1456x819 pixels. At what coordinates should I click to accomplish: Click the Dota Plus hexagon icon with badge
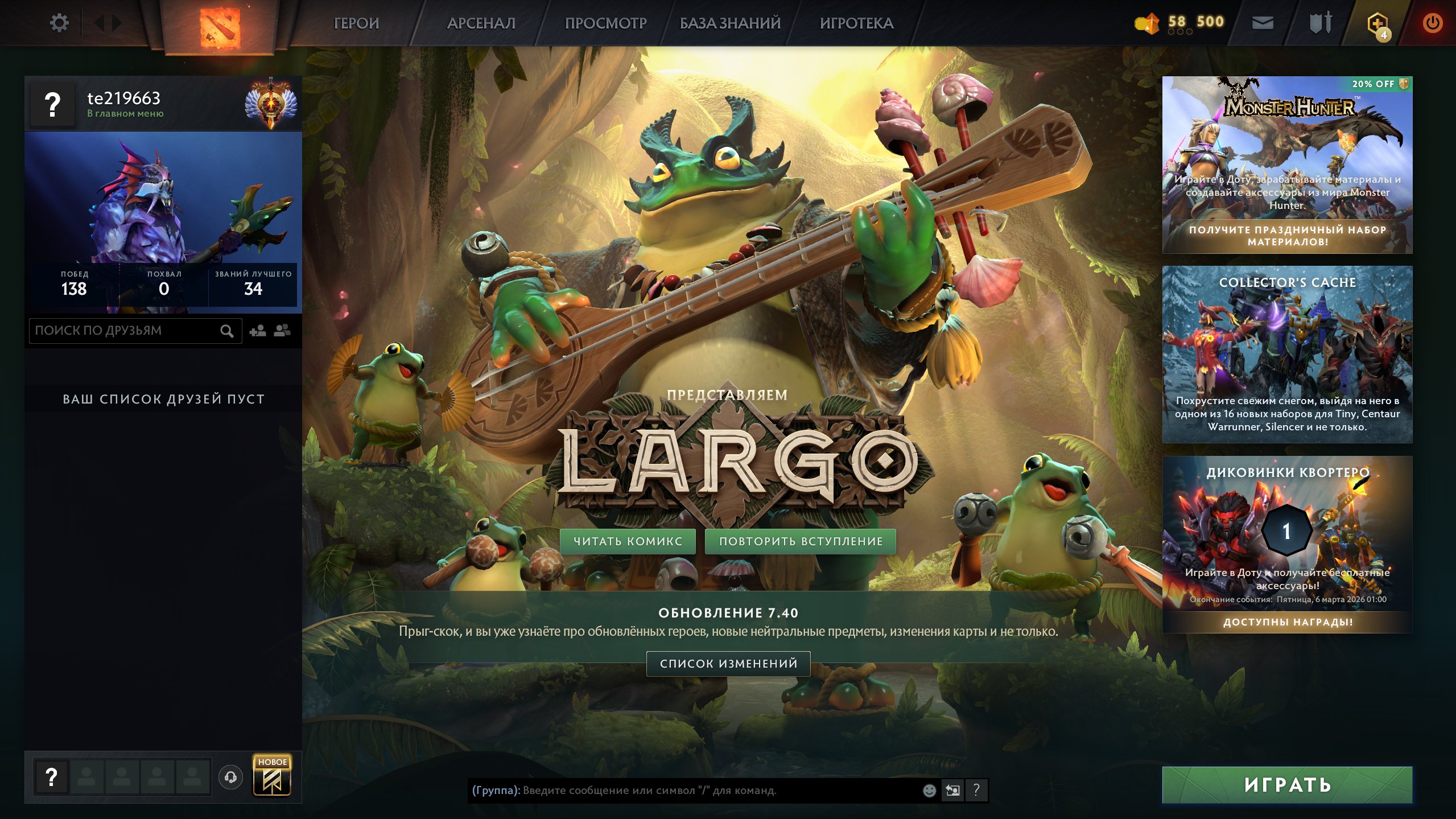tap(1379, 23)
